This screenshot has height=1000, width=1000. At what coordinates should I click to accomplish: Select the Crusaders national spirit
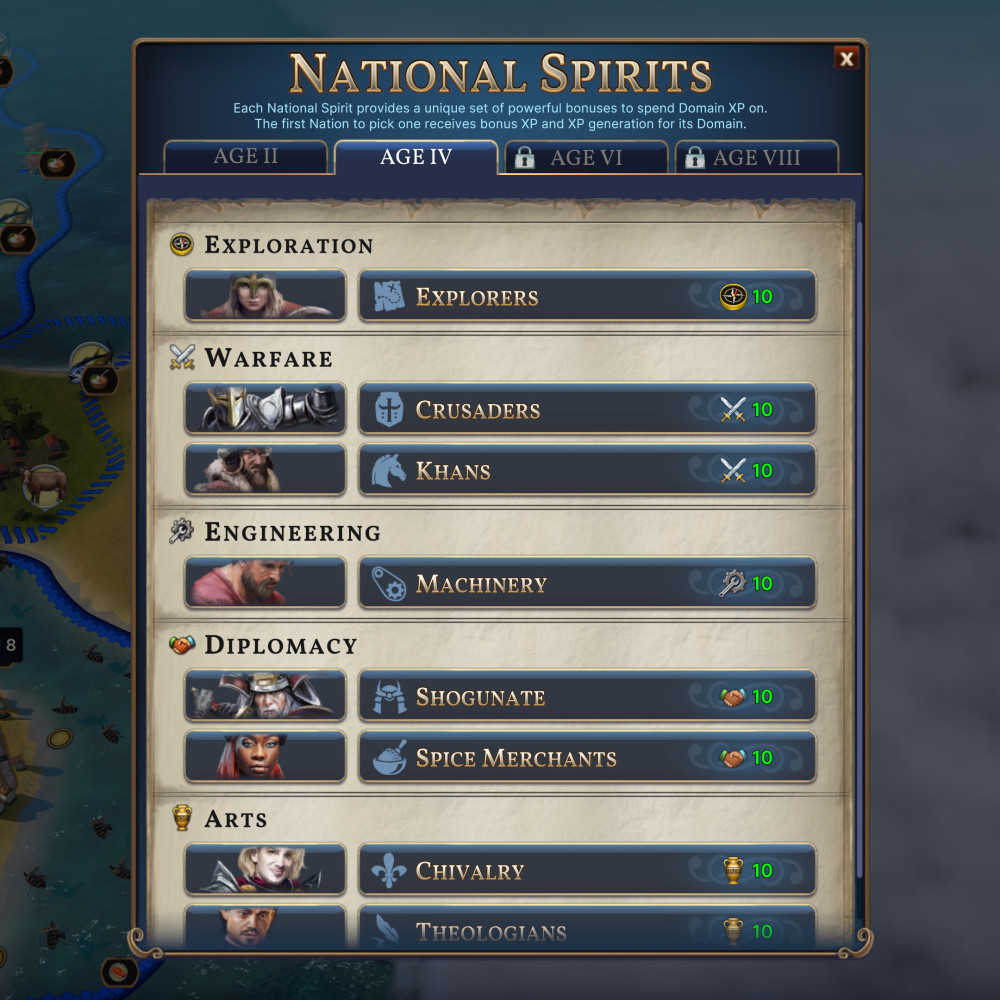[x=586, y=410]
